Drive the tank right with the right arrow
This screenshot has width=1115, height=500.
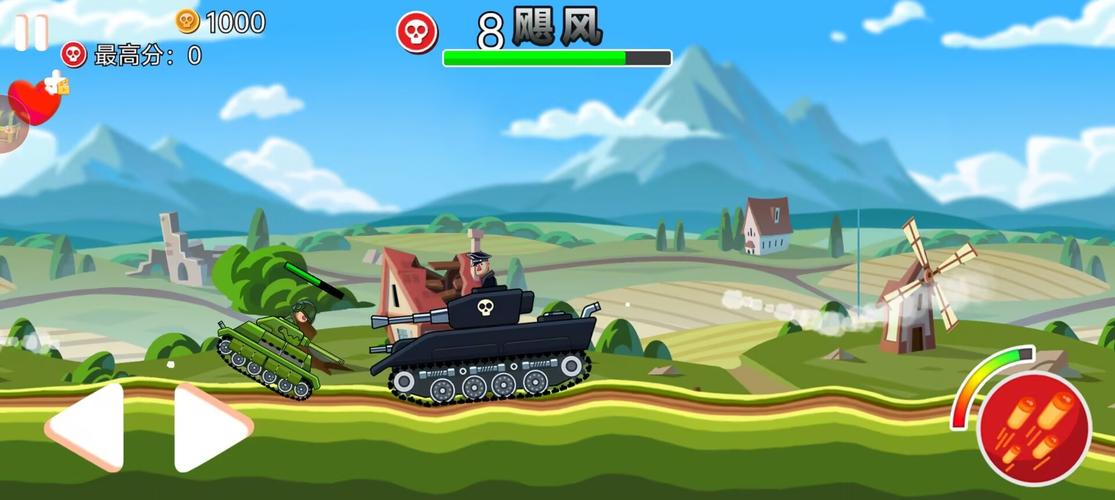click(210, 427)
